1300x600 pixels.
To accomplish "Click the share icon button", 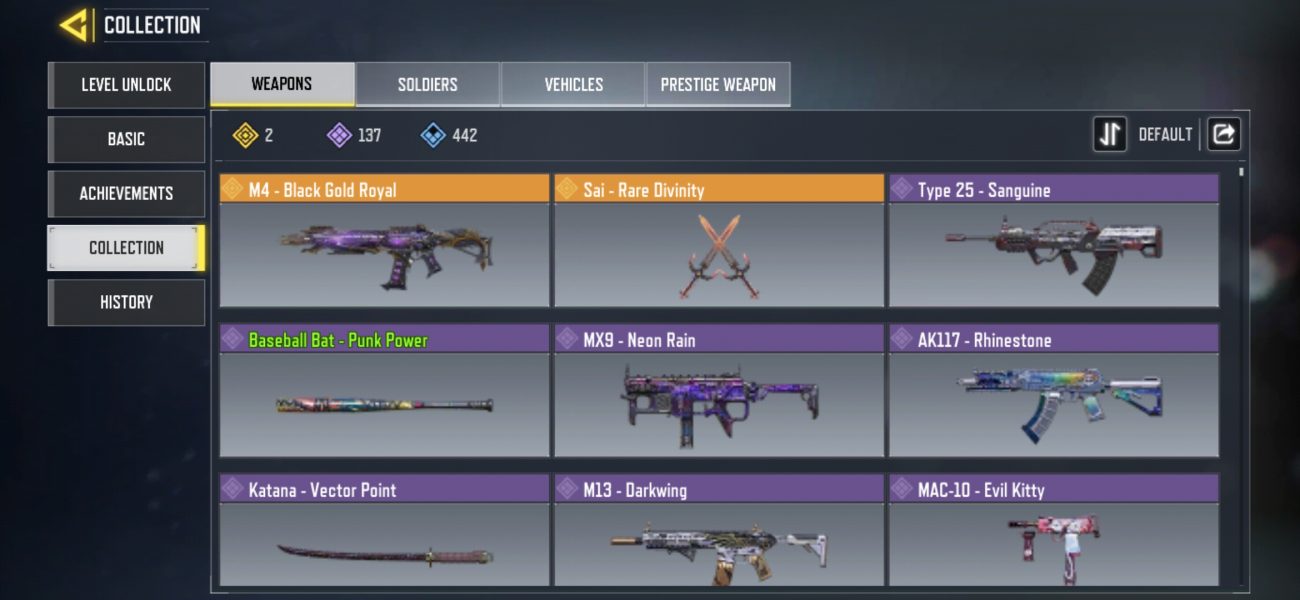I will (1223, 134).
